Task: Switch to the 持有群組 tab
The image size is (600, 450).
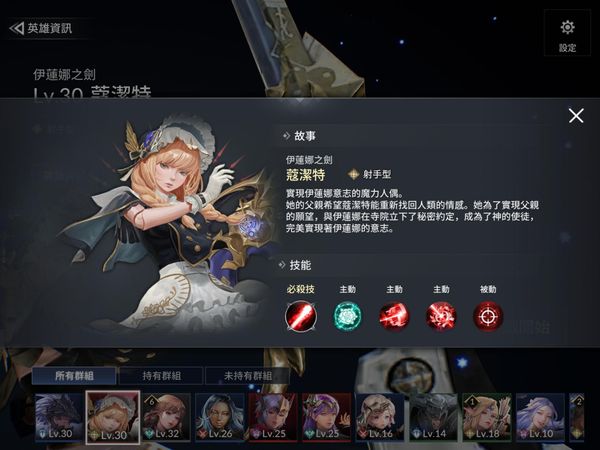Action: [159, 376]
